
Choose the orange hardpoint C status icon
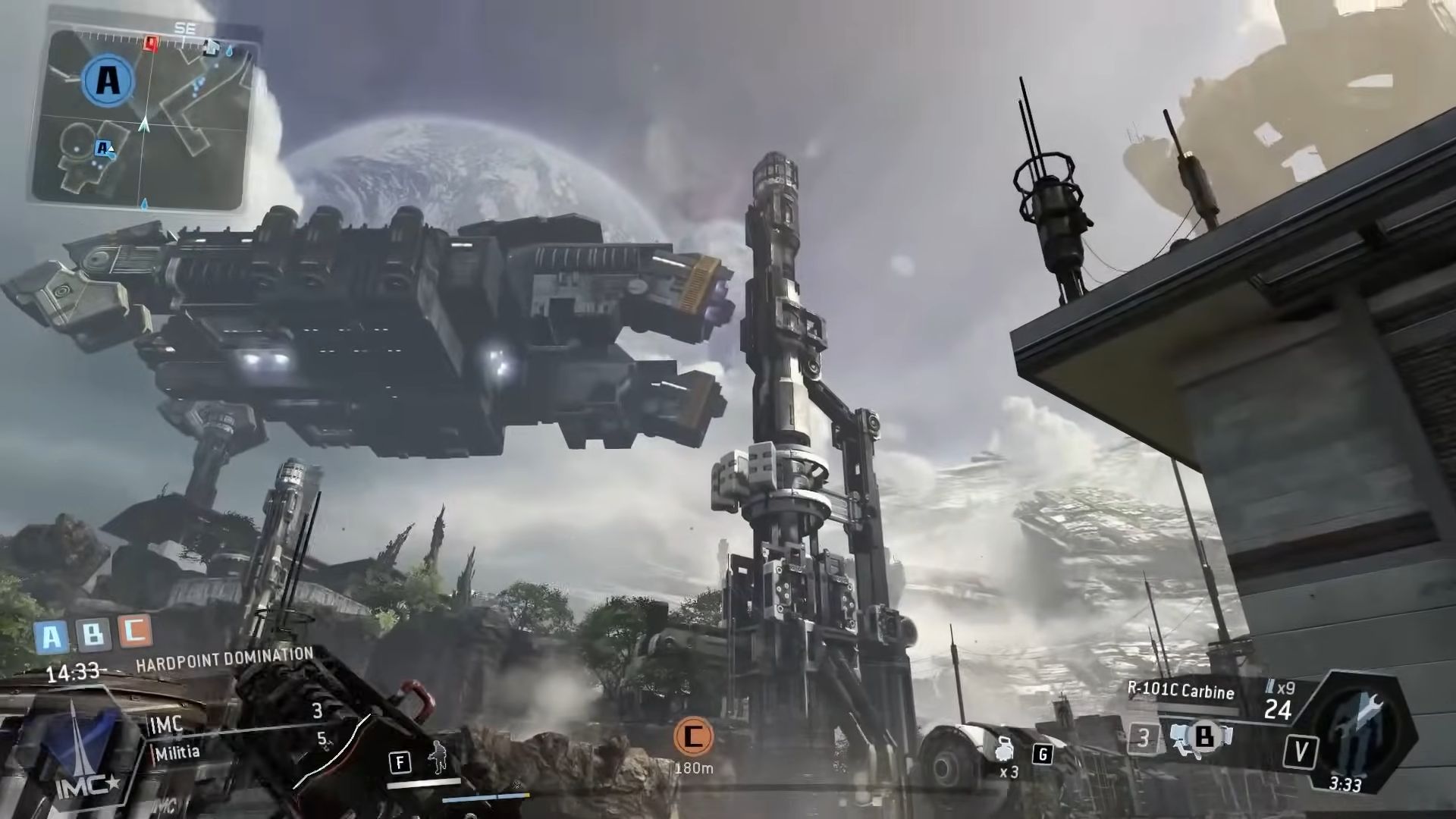pyautogui.click(x=135, y=629)
